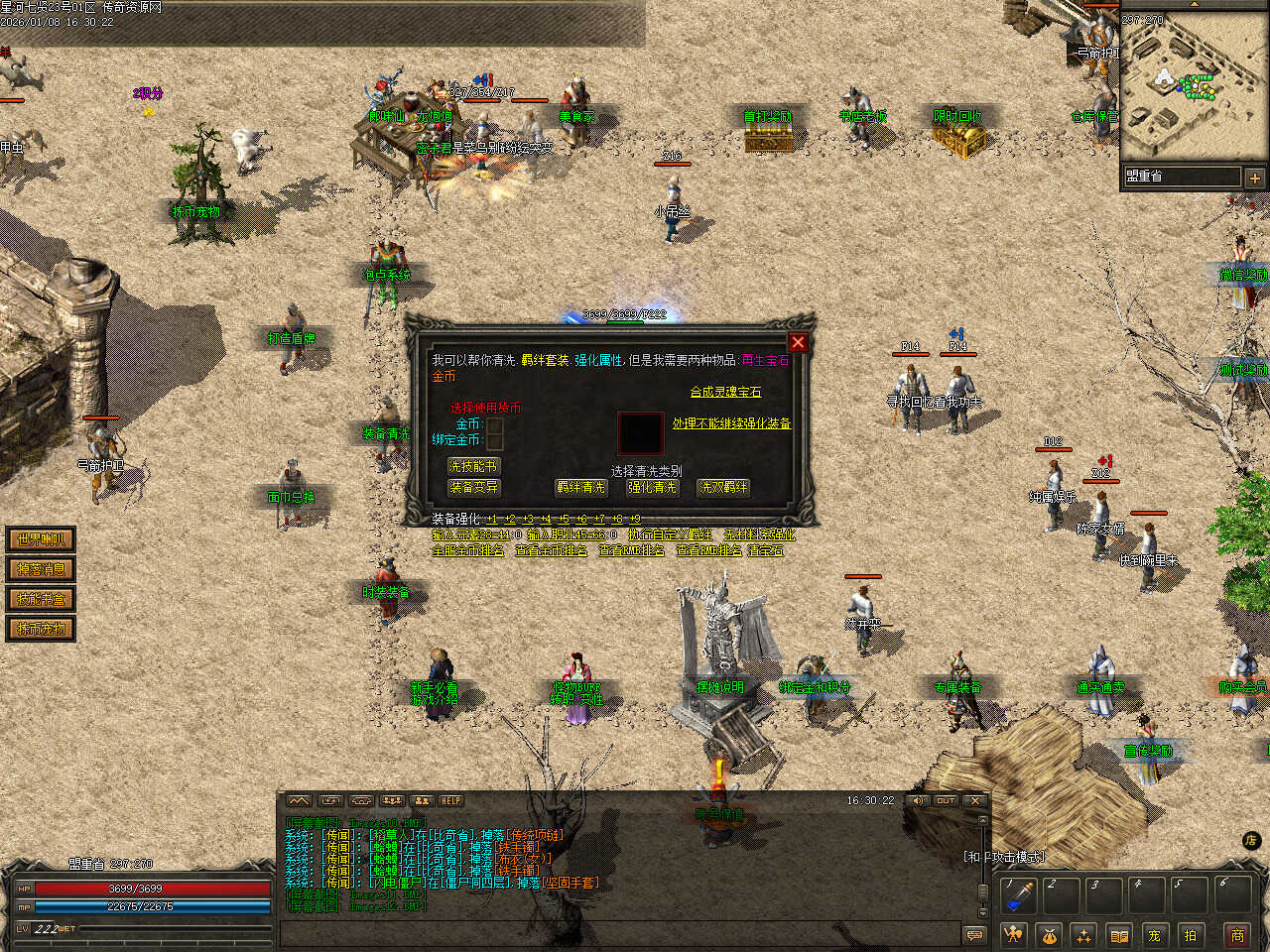1270x952 pixels.
Task: Choose the 洗双羁绊 button
Action: click(x=723, y=487)
